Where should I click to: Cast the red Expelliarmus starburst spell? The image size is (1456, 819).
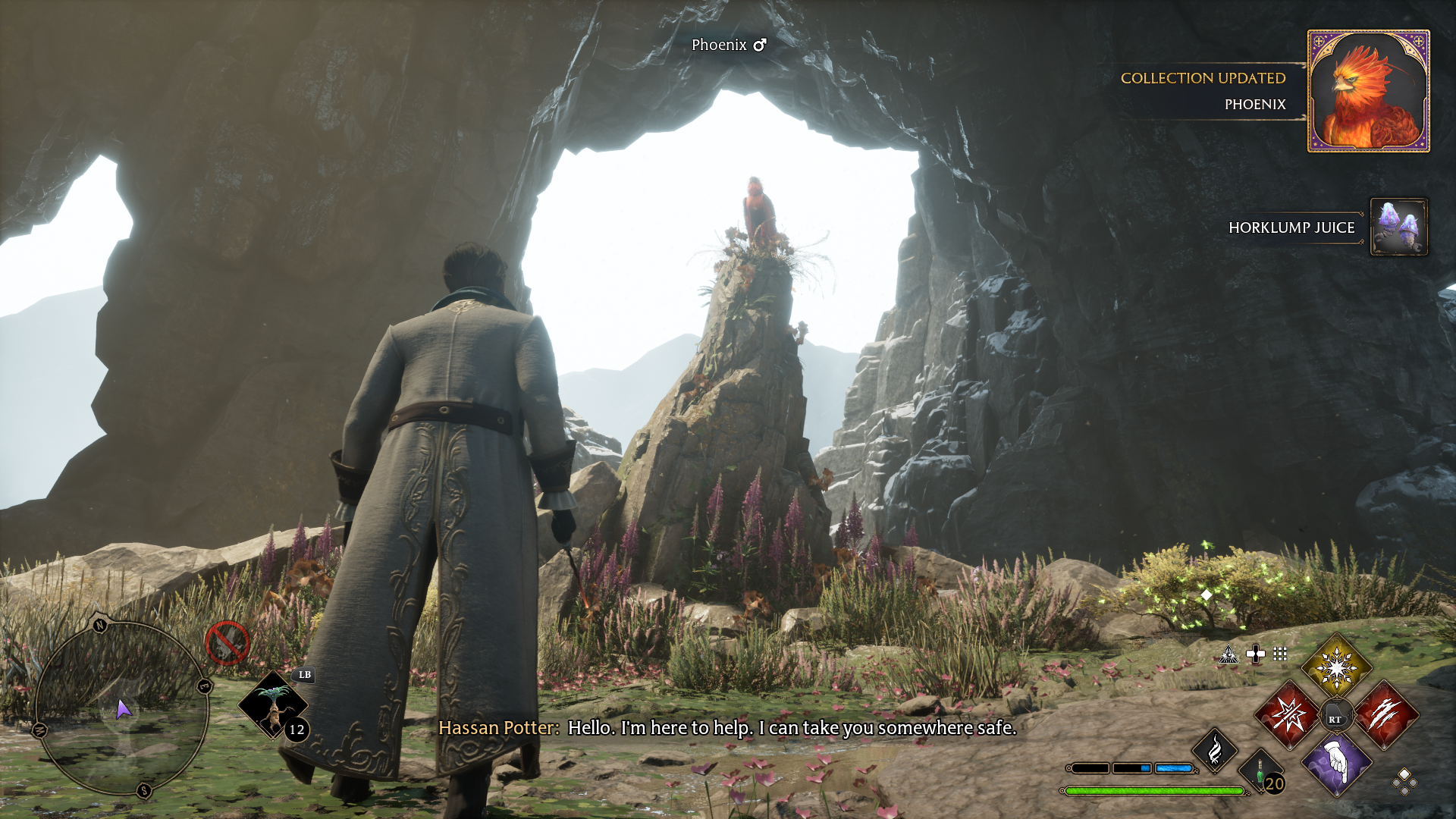1288,715
